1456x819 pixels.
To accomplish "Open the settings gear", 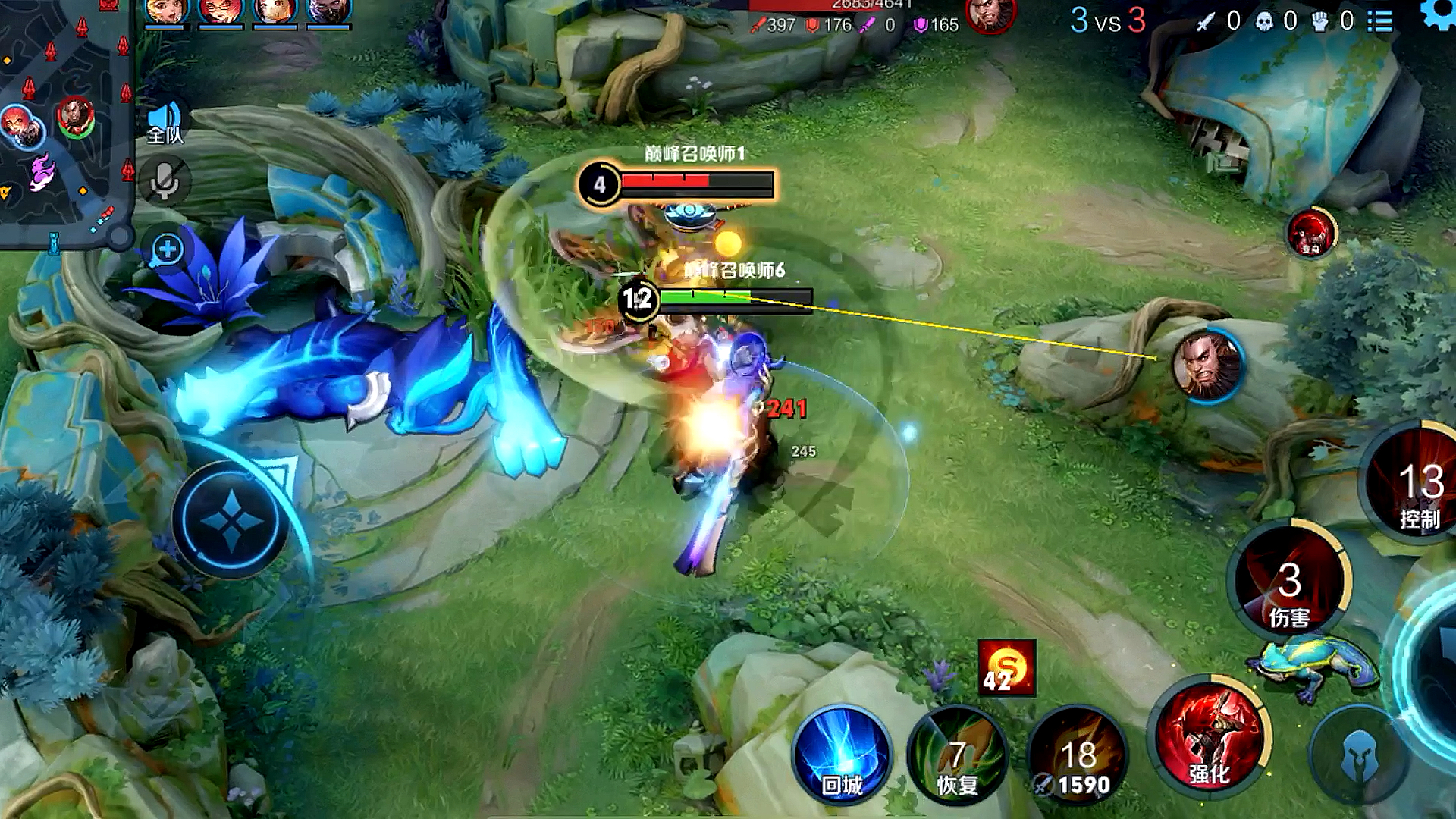I will [x=1439, y=14].
